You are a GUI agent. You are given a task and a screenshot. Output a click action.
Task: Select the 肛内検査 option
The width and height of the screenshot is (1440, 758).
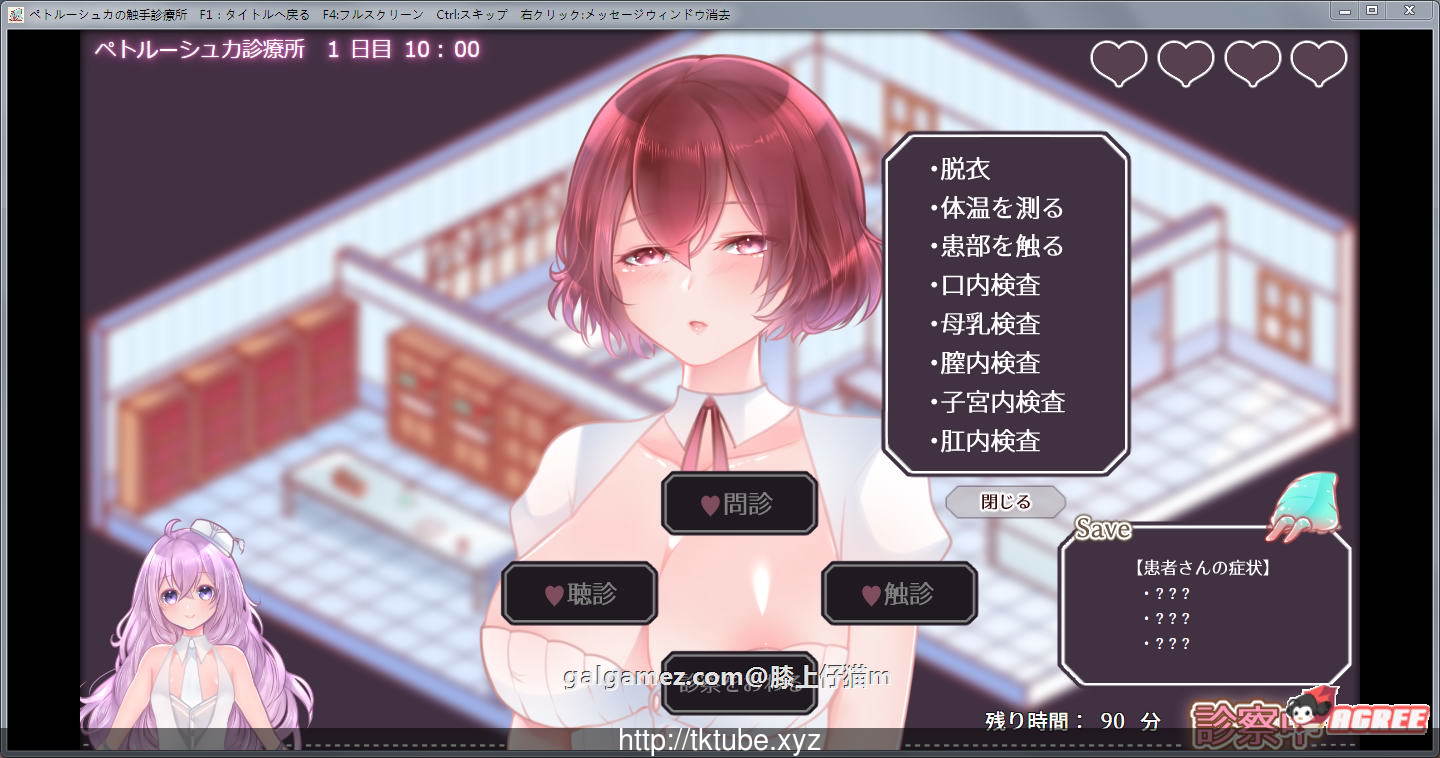[989, 440]
